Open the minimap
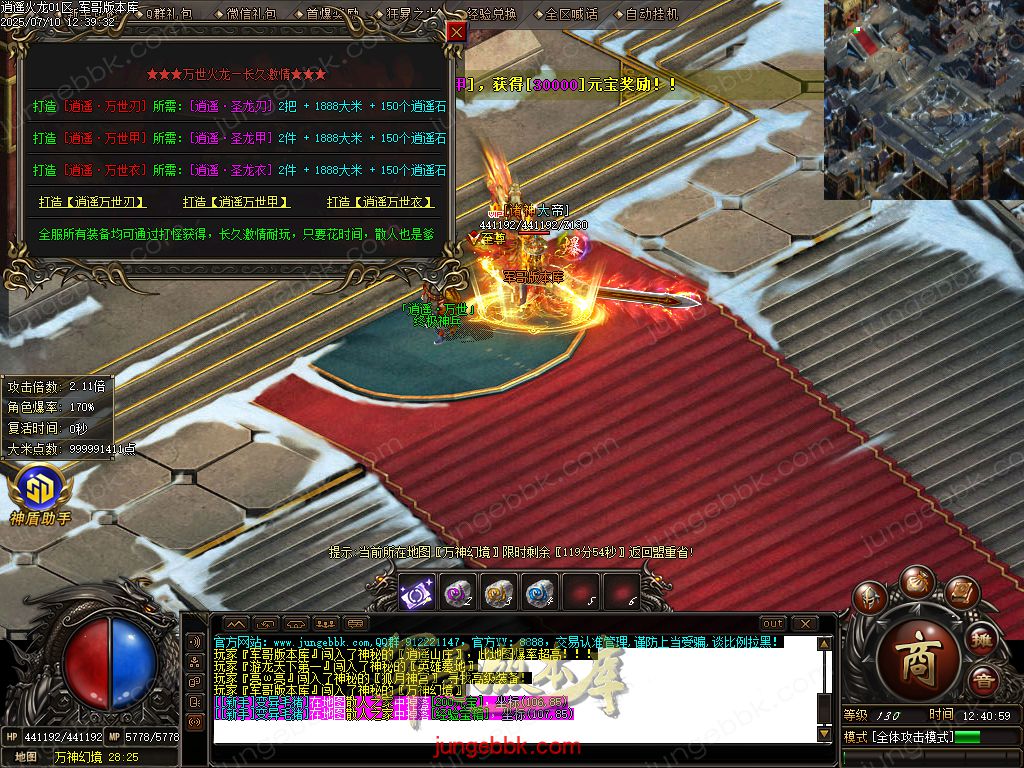 (924, 99)
